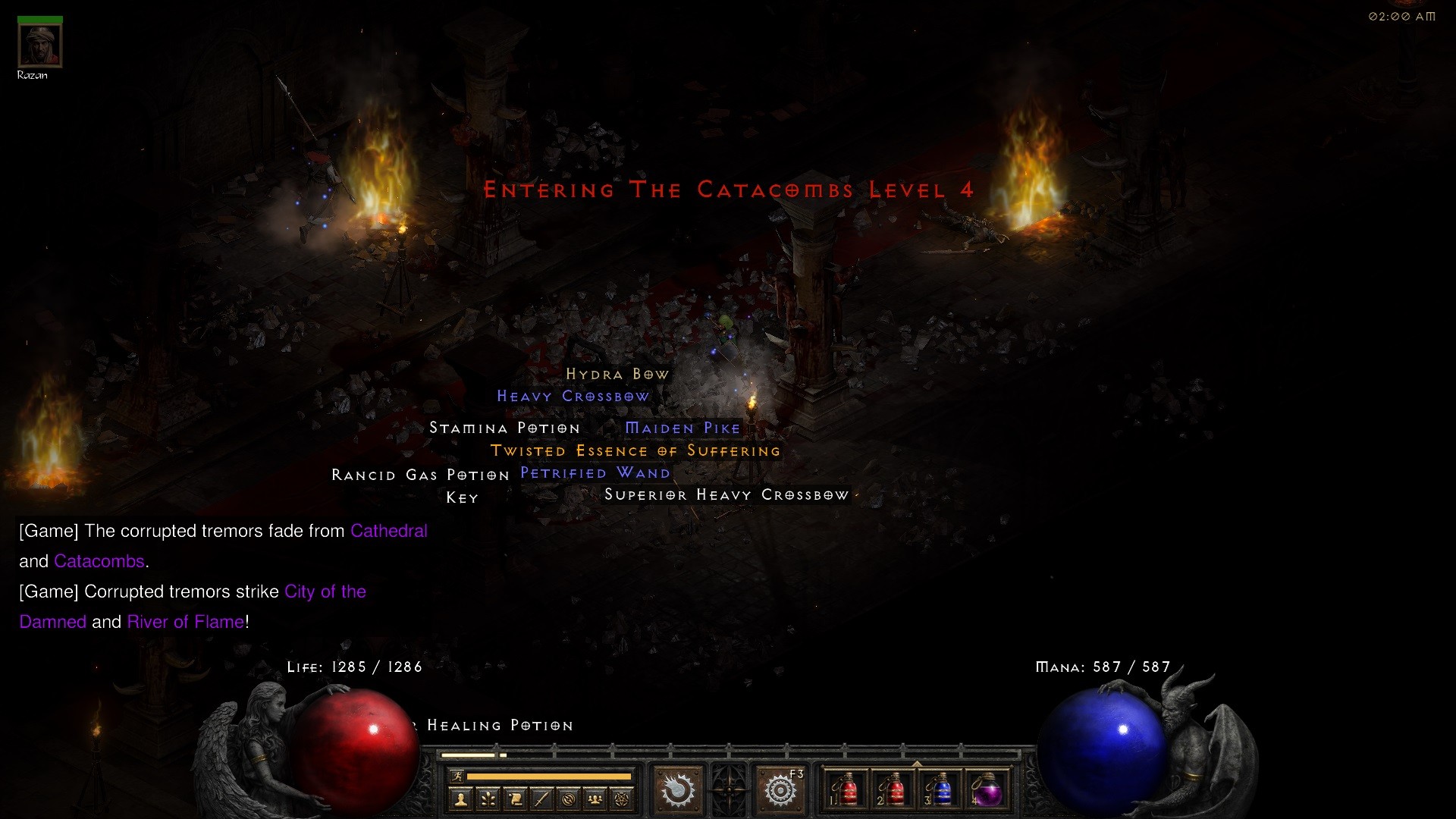
Task: Select the fire skill on the left skill slot
Action: coord(677,789)
